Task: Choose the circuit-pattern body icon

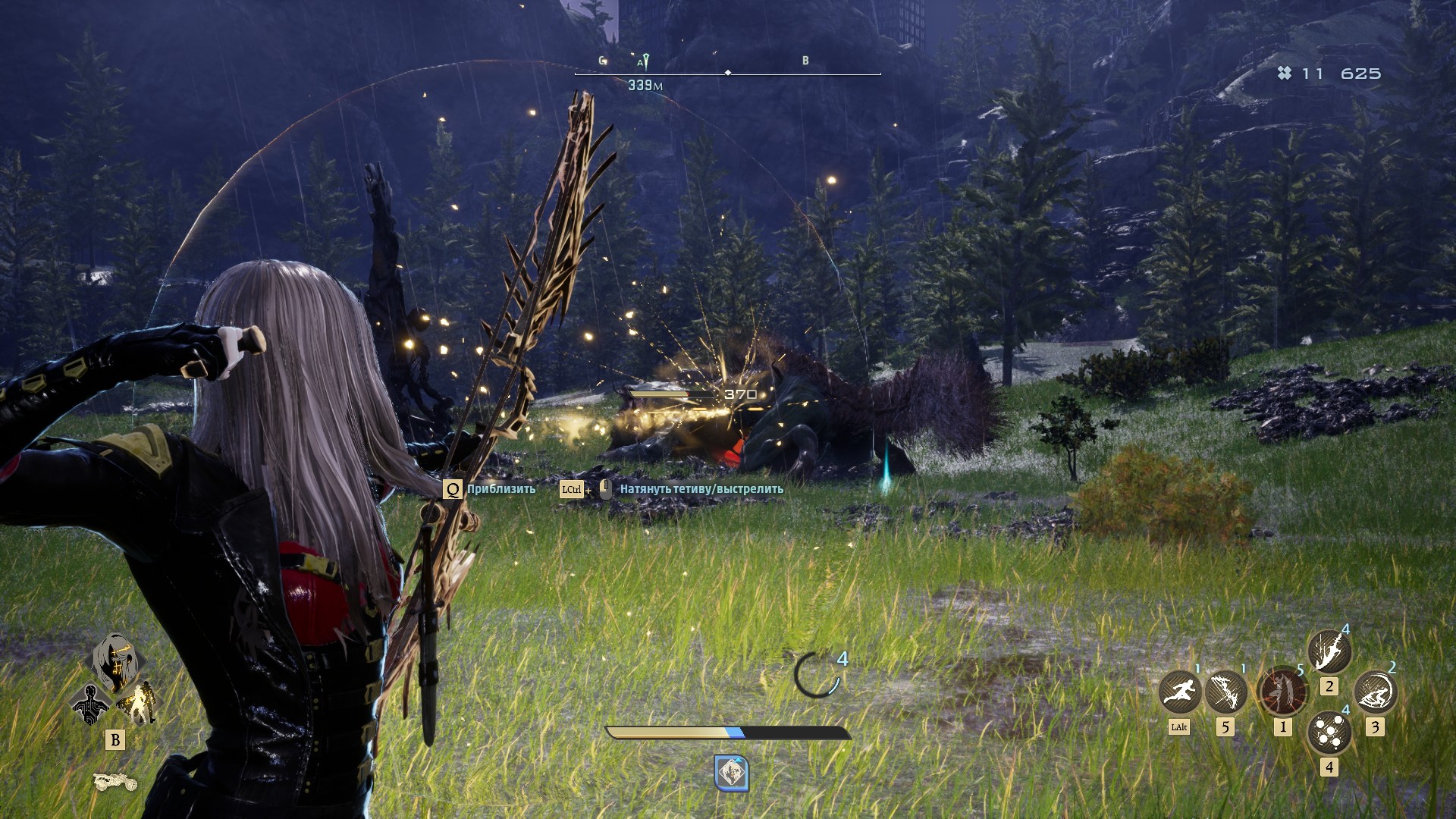Action: (x=90, y=704)
